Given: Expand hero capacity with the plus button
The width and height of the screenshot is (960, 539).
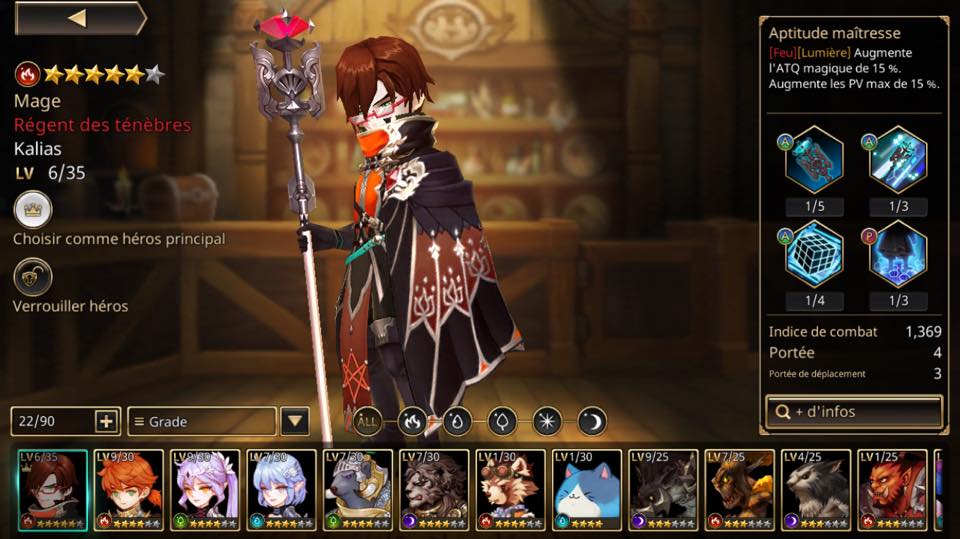Looking at the screenshot, I should [x=107, y=421].
